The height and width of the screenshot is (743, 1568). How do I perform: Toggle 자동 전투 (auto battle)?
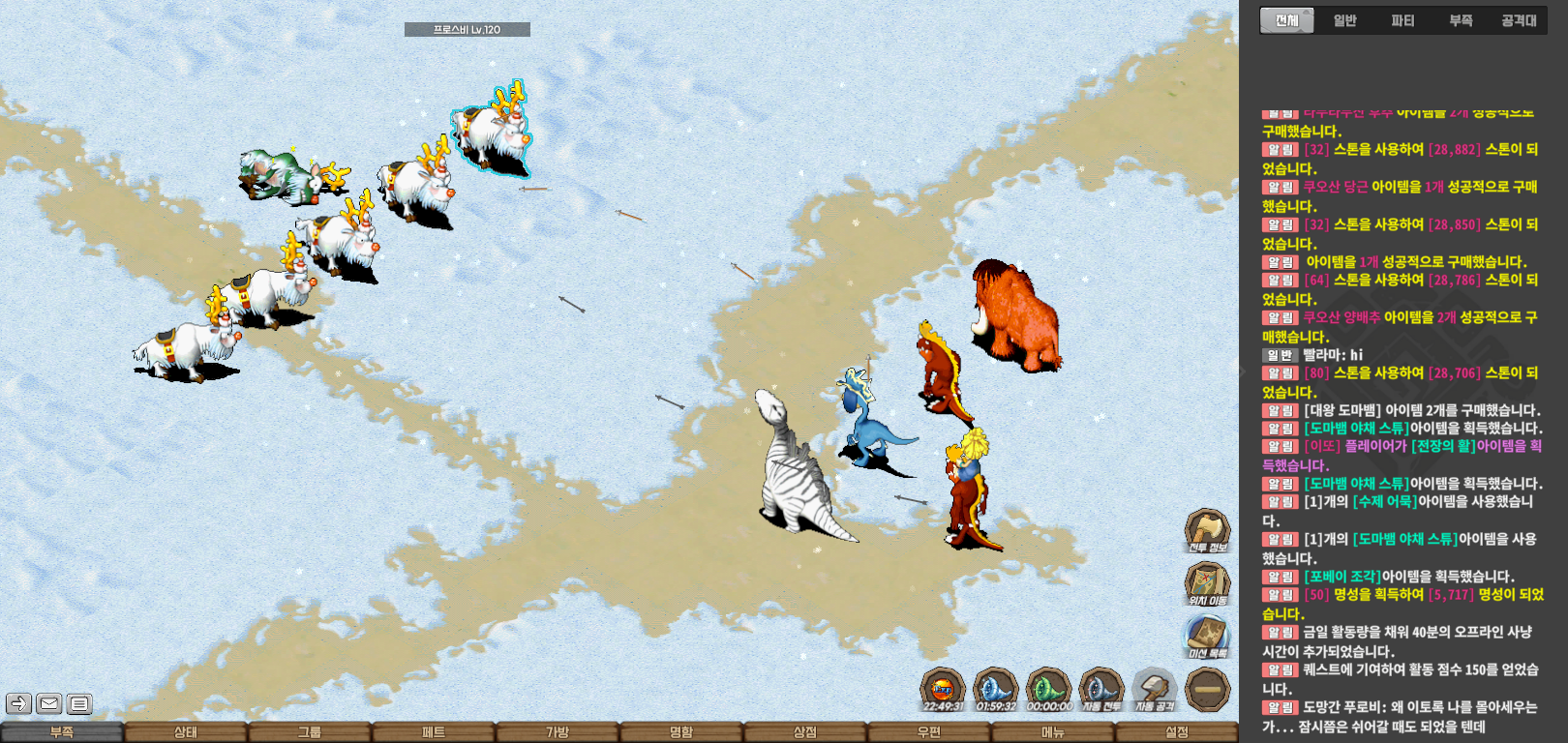(1101, 689)
